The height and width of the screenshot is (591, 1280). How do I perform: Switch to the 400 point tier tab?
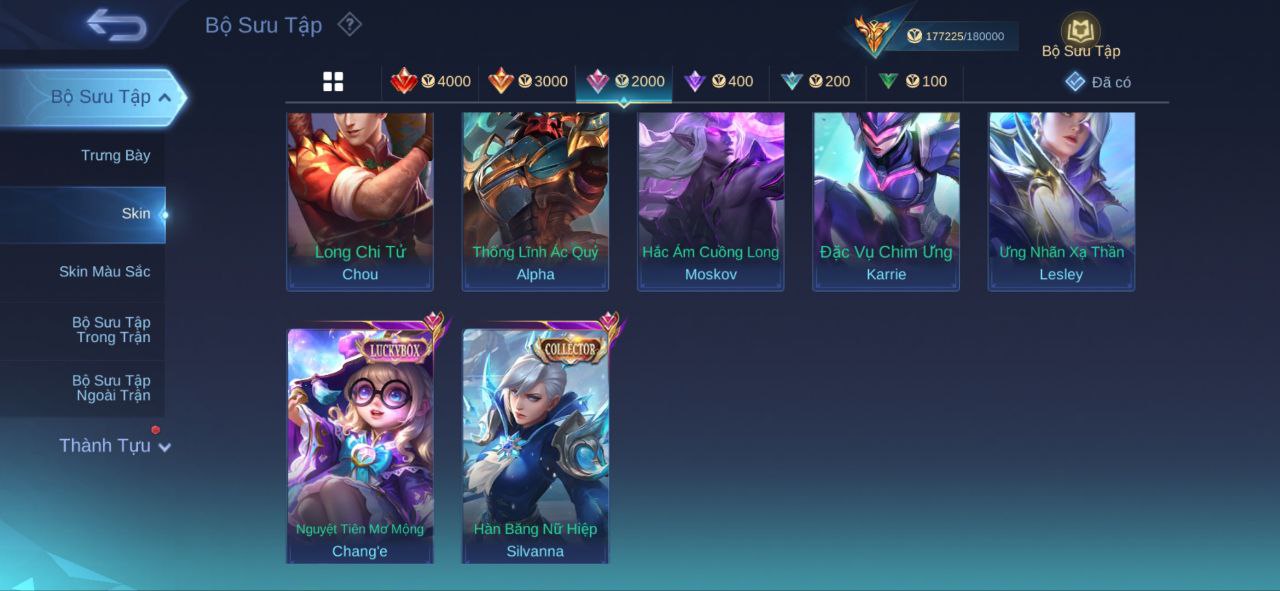[x=719, y=82]
